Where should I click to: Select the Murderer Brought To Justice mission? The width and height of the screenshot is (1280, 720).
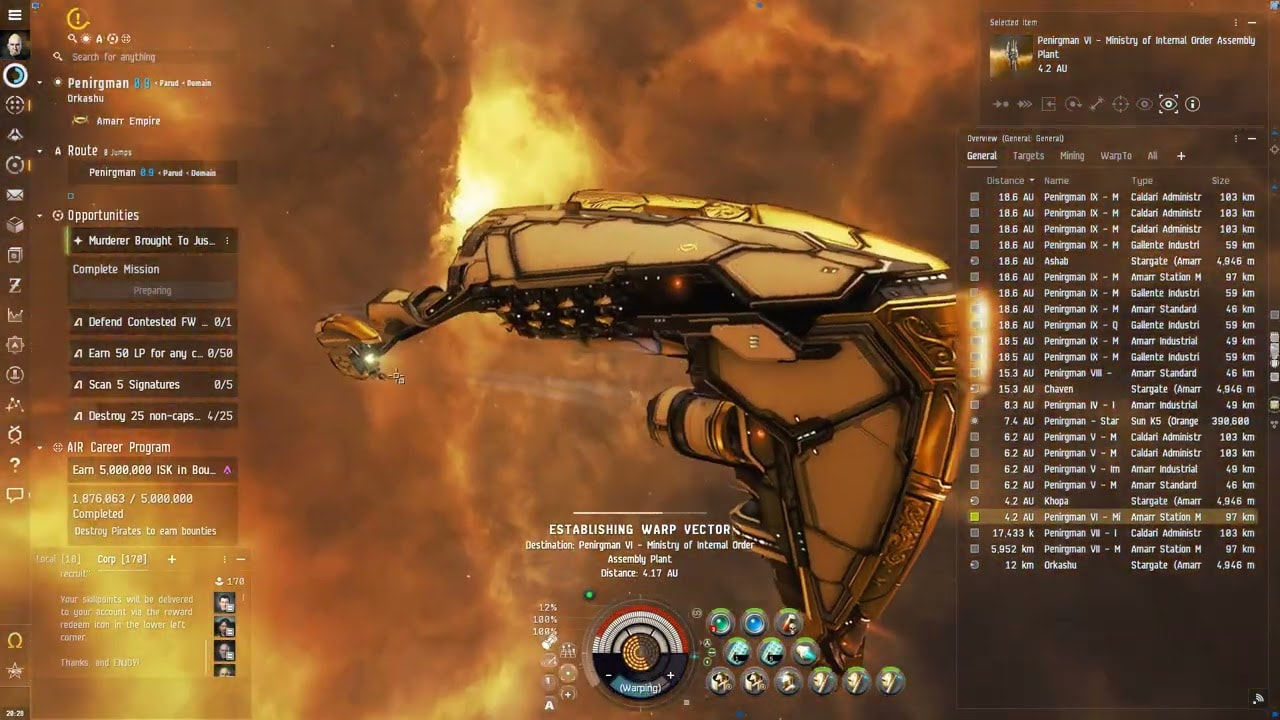[x=150, y=241]
